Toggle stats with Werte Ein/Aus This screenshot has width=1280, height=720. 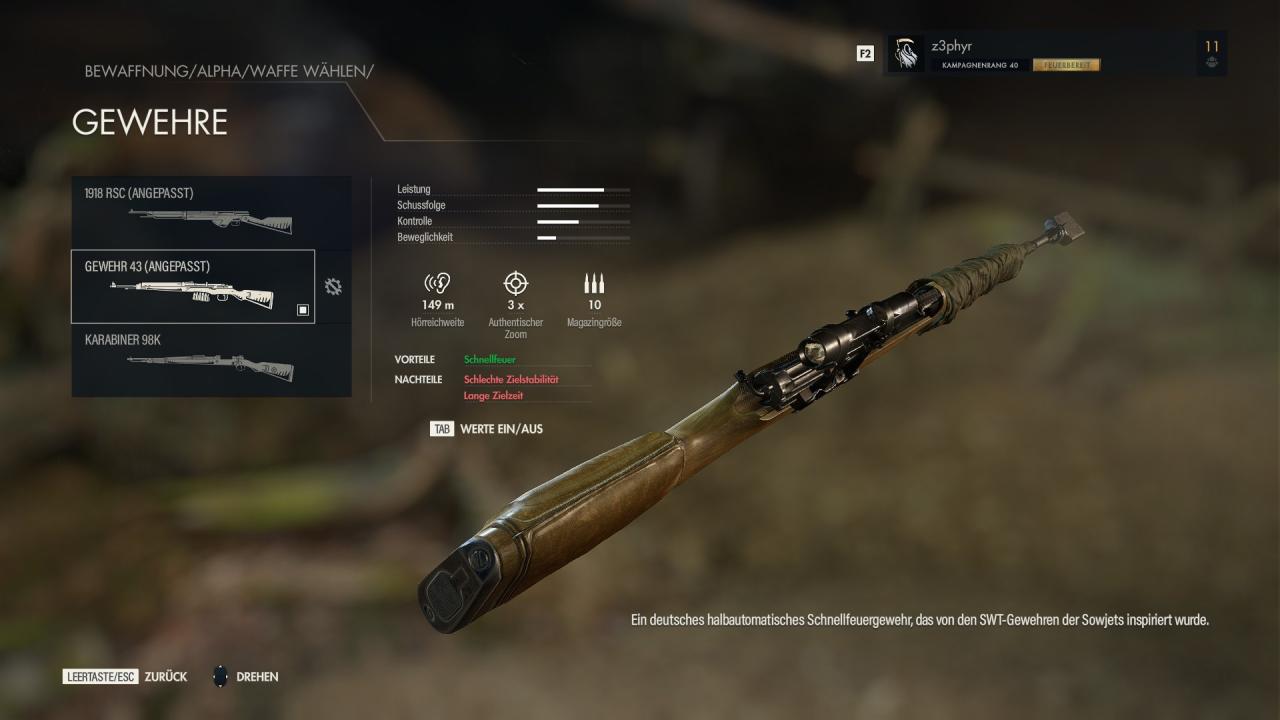pyautogui.click(x=487, y=429)
